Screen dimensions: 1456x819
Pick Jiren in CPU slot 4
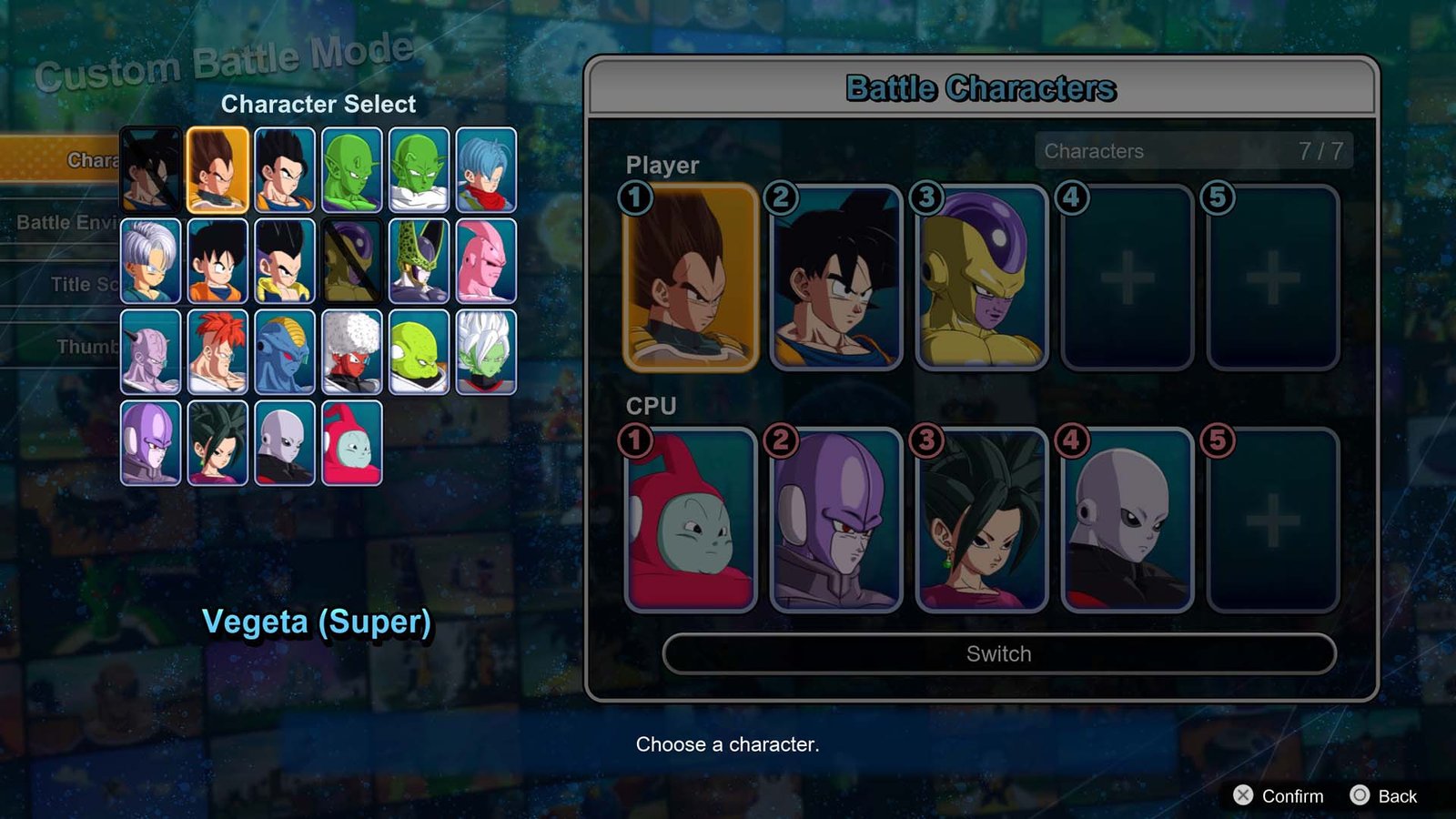click(1127, 520)
